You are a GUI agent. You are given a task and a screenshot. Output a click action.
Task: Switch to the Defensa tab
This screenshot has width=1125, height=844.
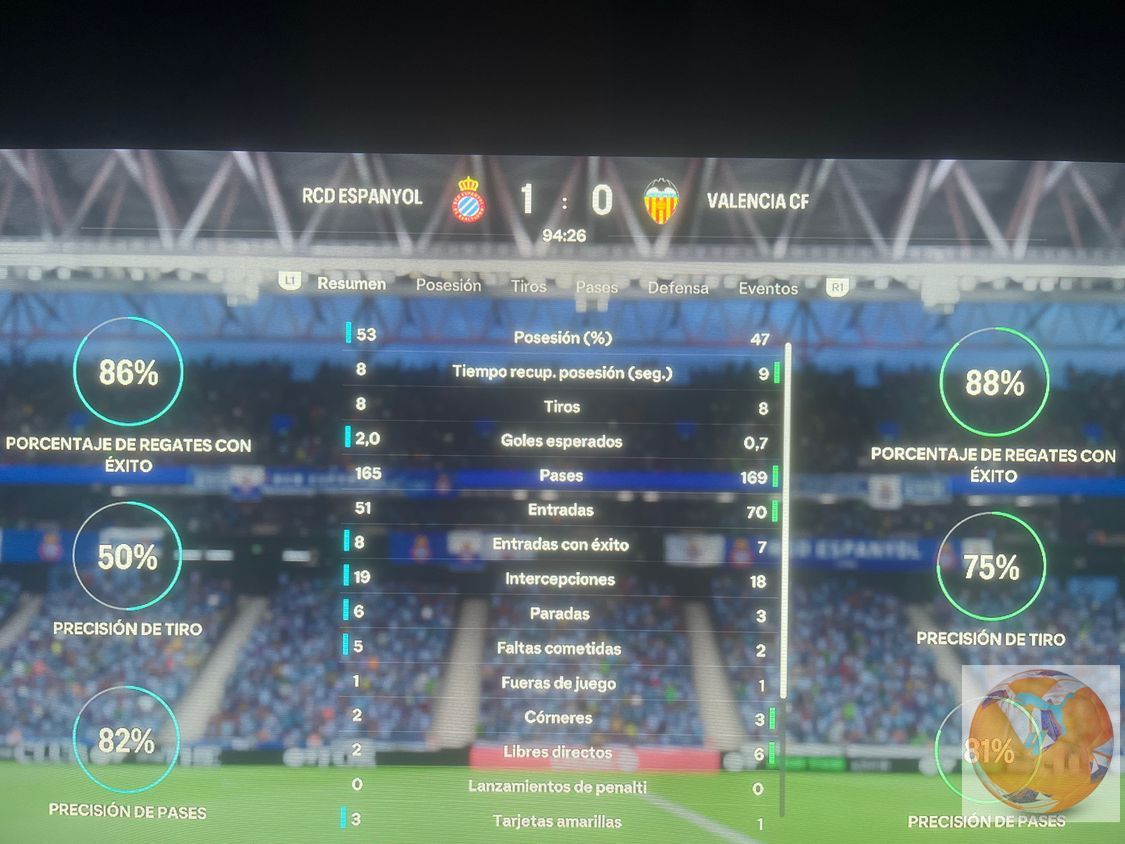[677, 288]
